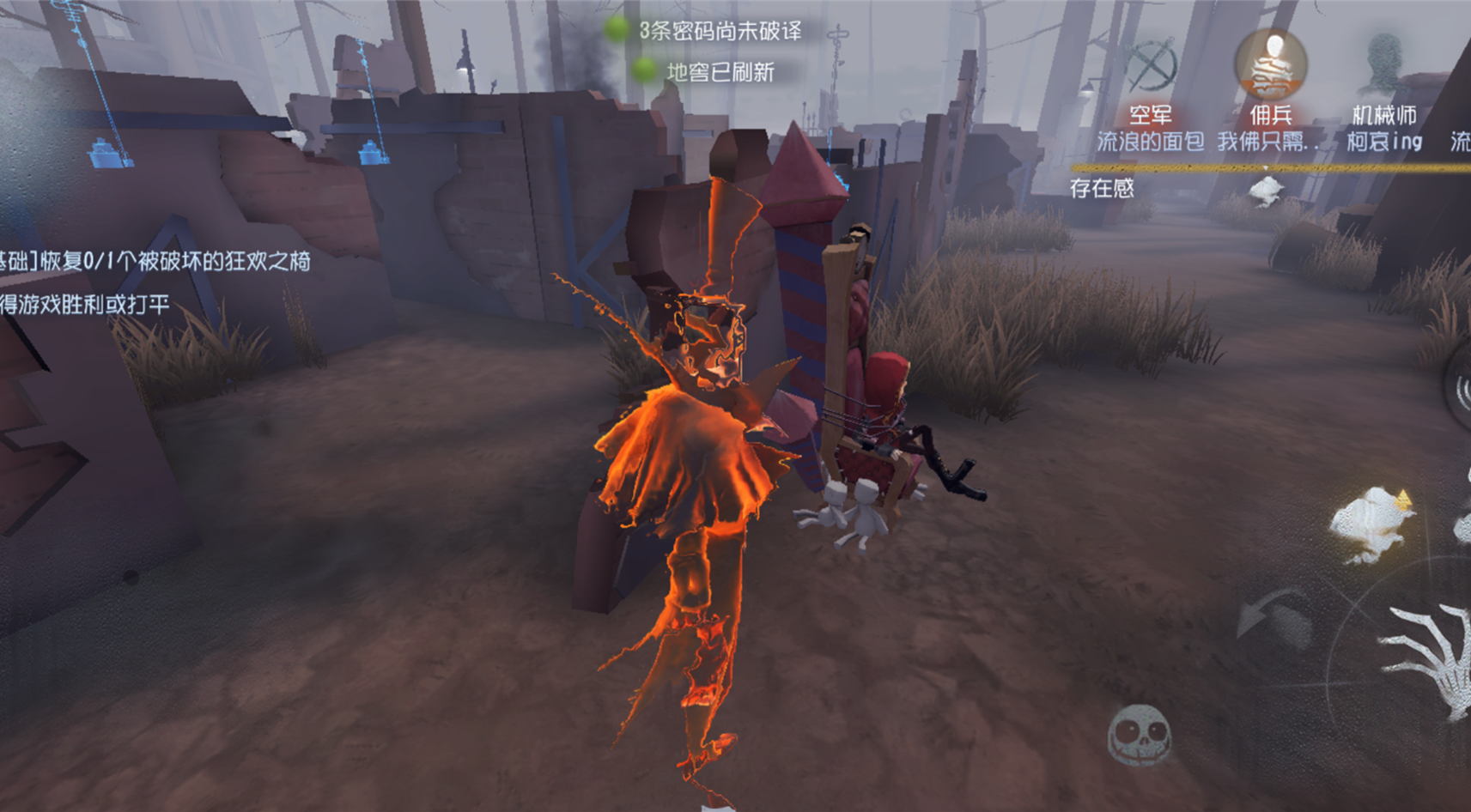Image resolution: width=1471 pixels, height=812 pixels.
Task: Select the 佣兵 survivor portrait
Action: click(1270, 64)
